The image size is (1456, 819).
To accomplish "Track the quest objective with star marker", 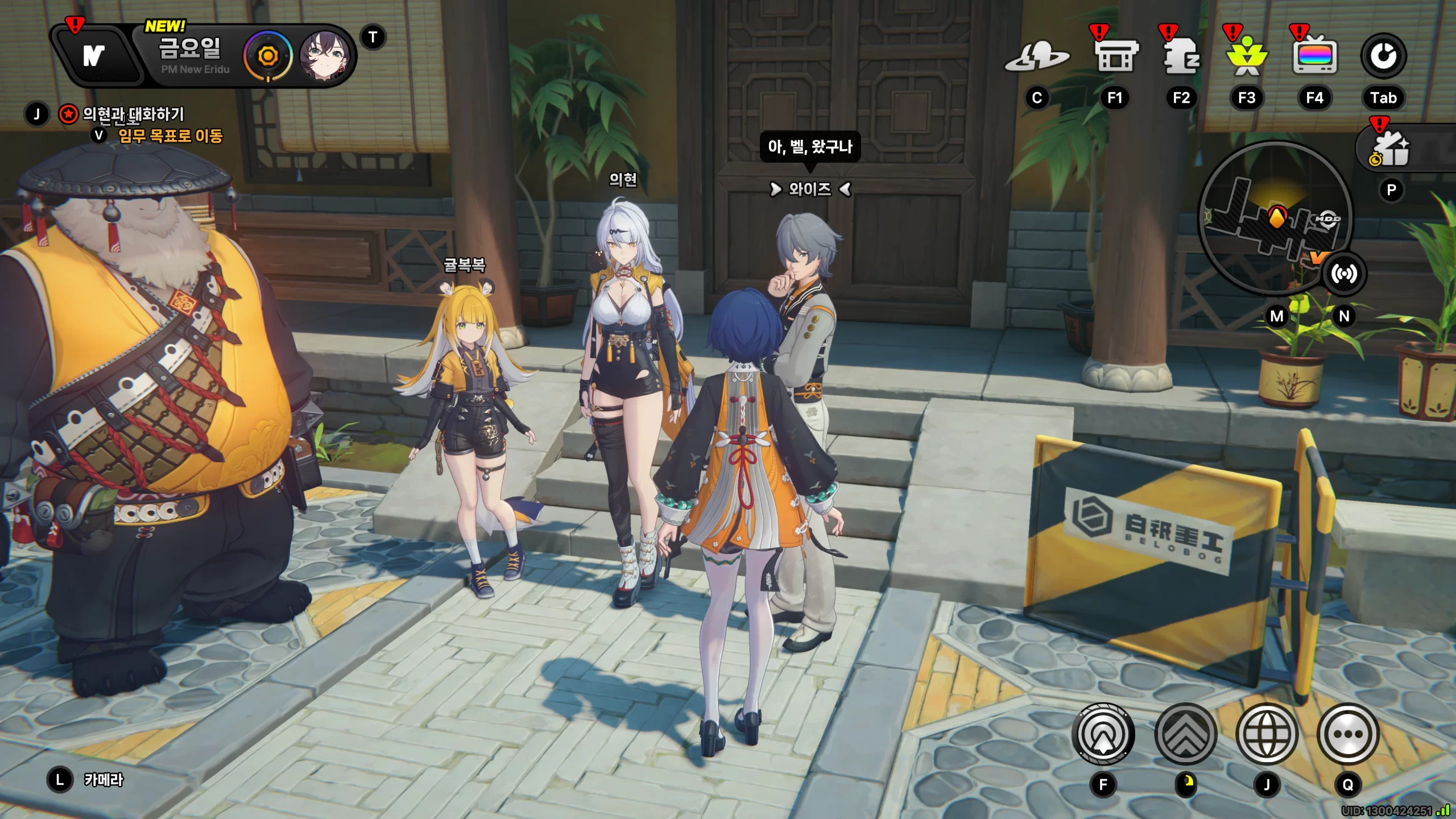I will point(133,114).
